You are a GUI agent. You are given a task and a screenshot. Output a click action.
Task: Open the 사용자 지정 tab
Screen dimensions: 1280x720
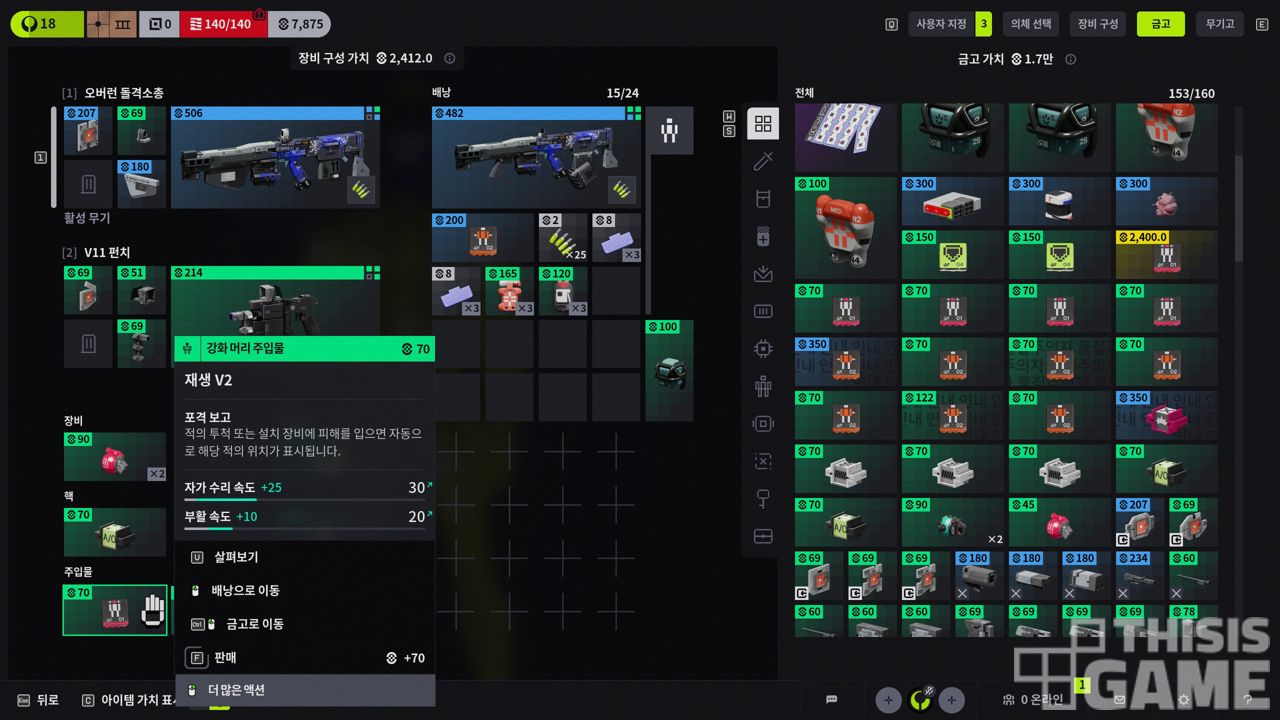[x=941, y=24]
